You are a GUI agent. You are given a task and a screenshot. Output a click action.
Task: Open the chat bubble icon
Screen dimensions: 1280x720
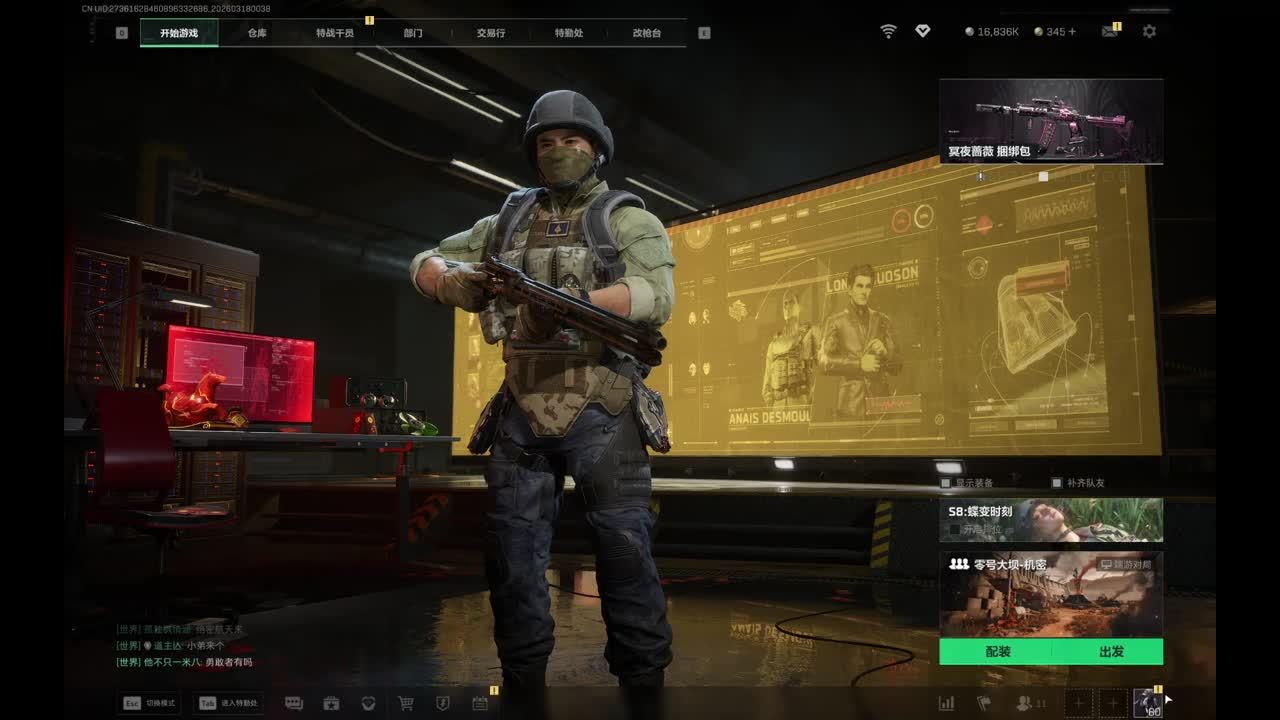click(294, 703)
